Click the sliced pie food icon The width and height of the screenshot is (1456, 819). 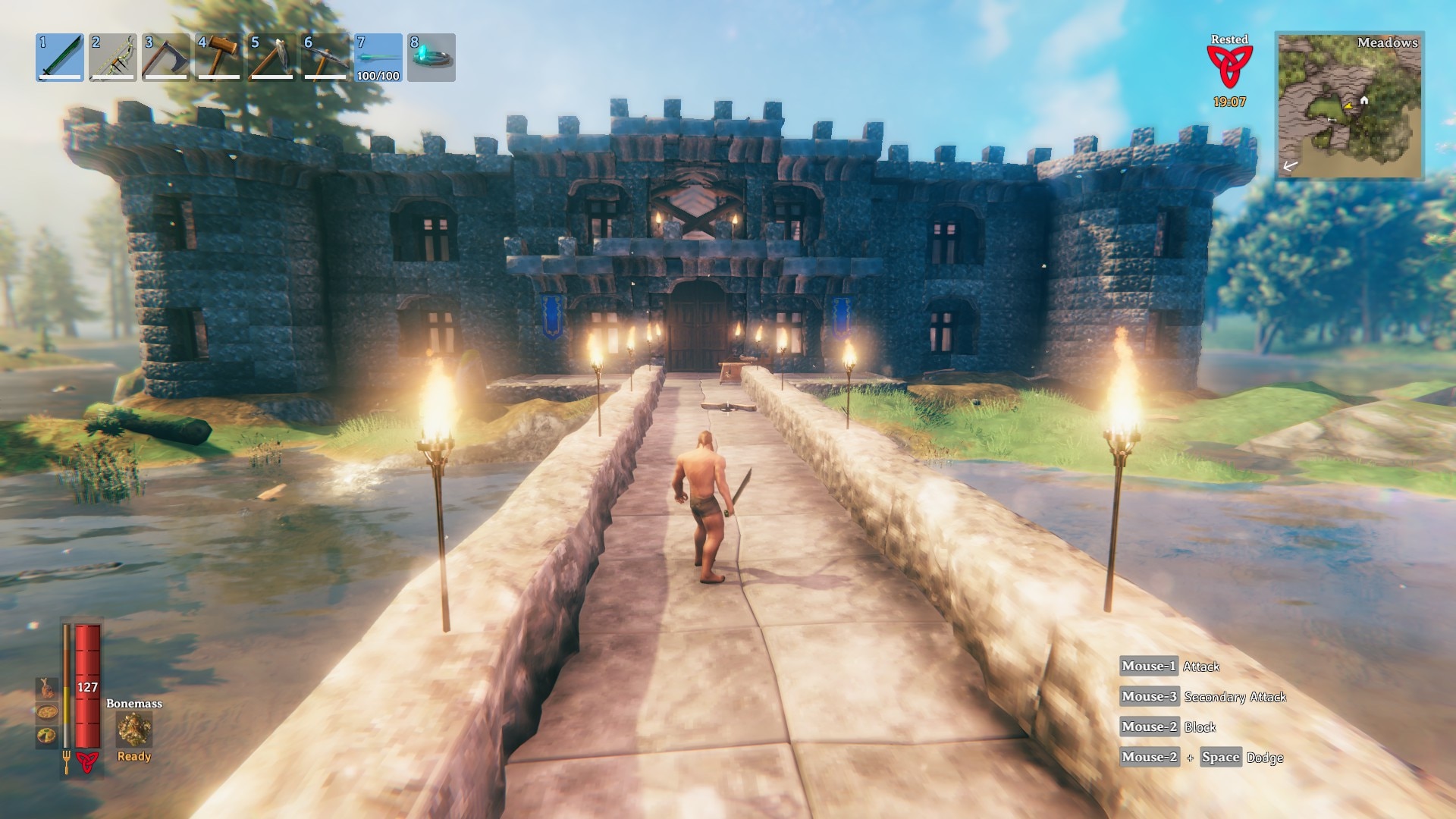click(47, 736)
